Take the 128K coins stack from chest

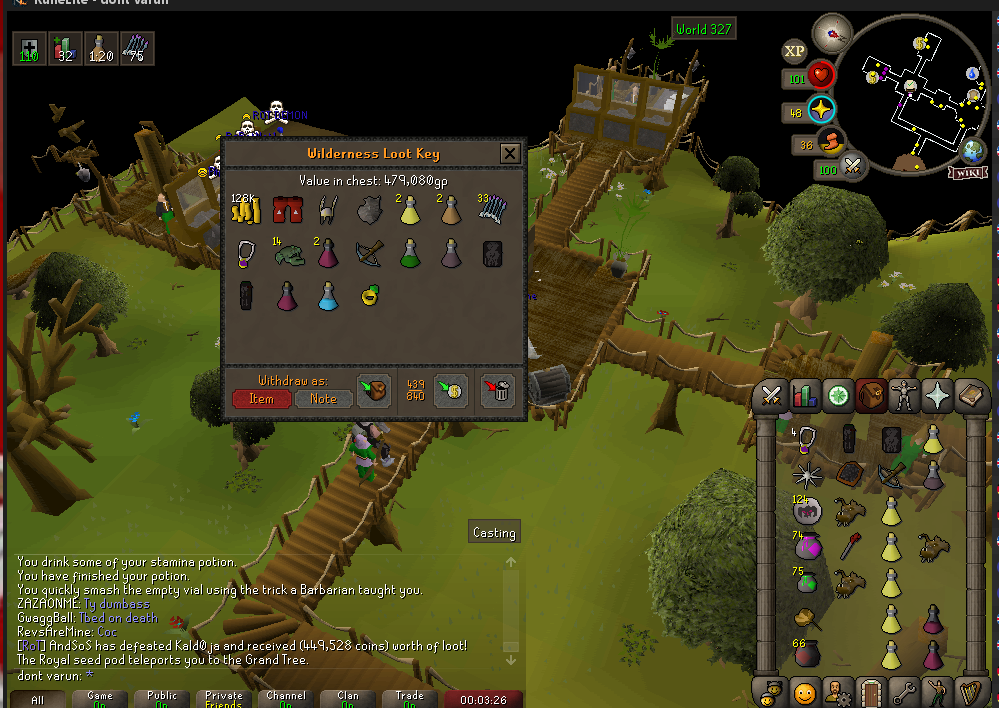(246, 208)
